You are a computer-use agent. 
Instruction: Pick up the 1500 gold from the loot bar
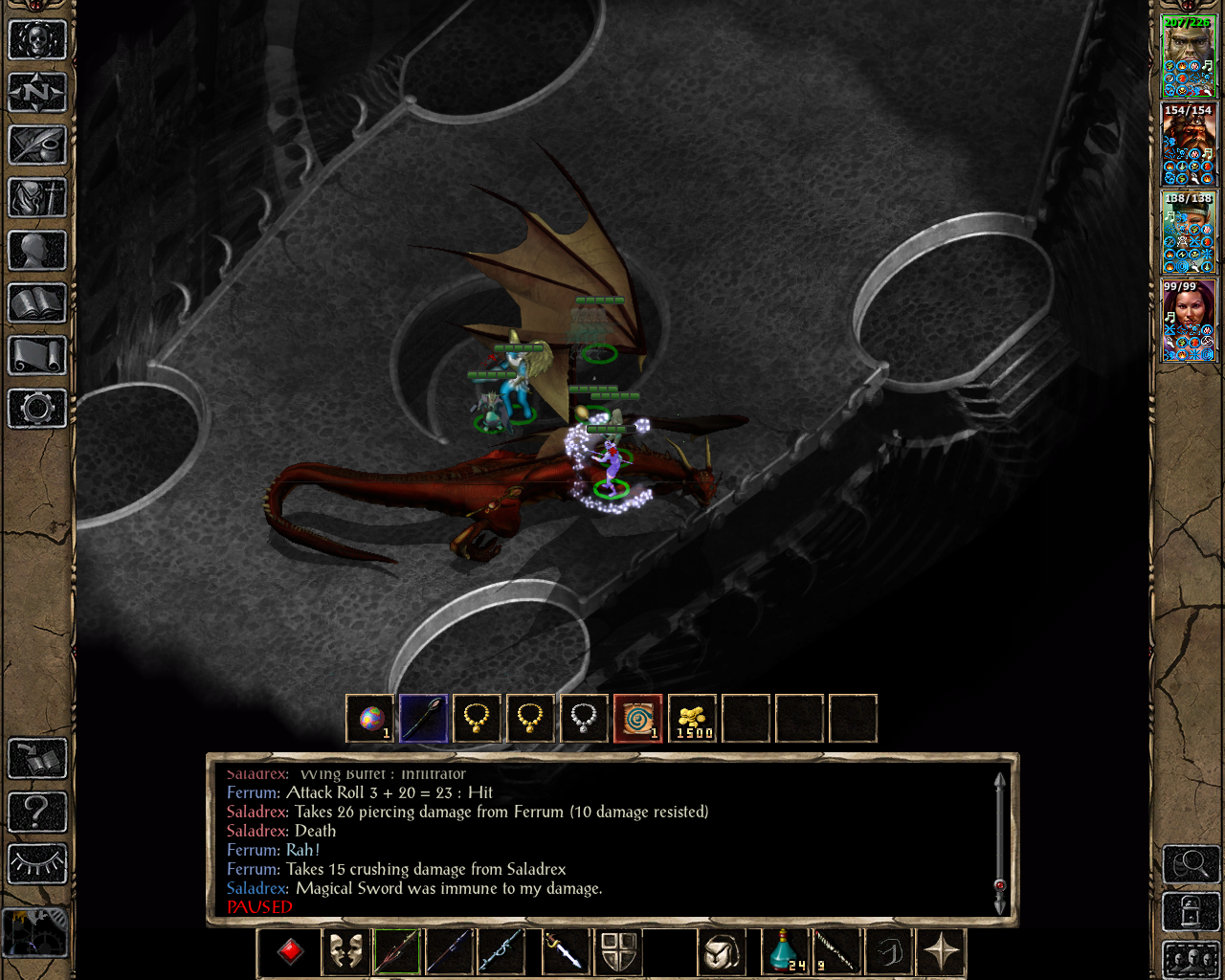[692, 720]
